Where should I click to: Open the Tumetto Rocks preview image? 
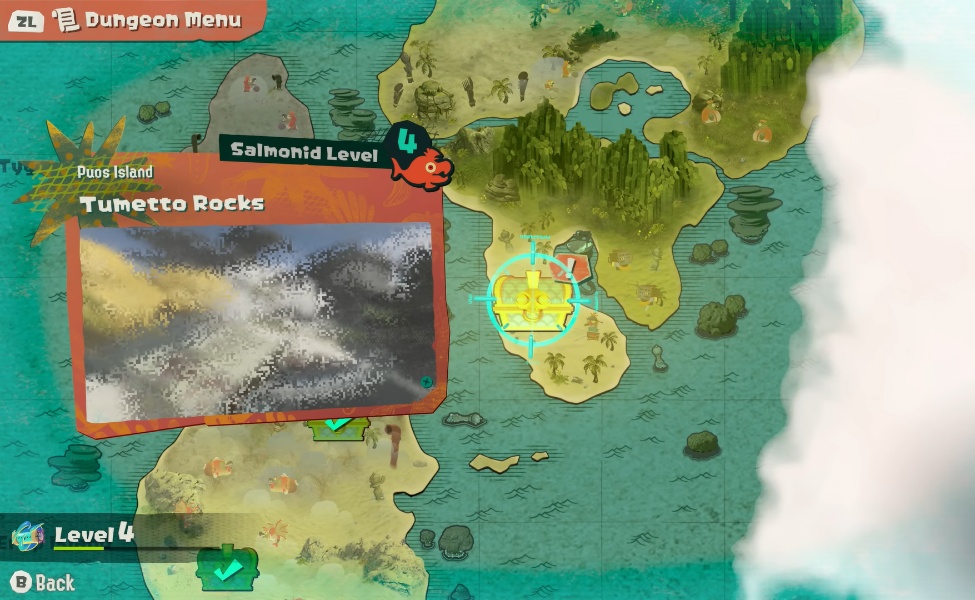pos(258,319)
